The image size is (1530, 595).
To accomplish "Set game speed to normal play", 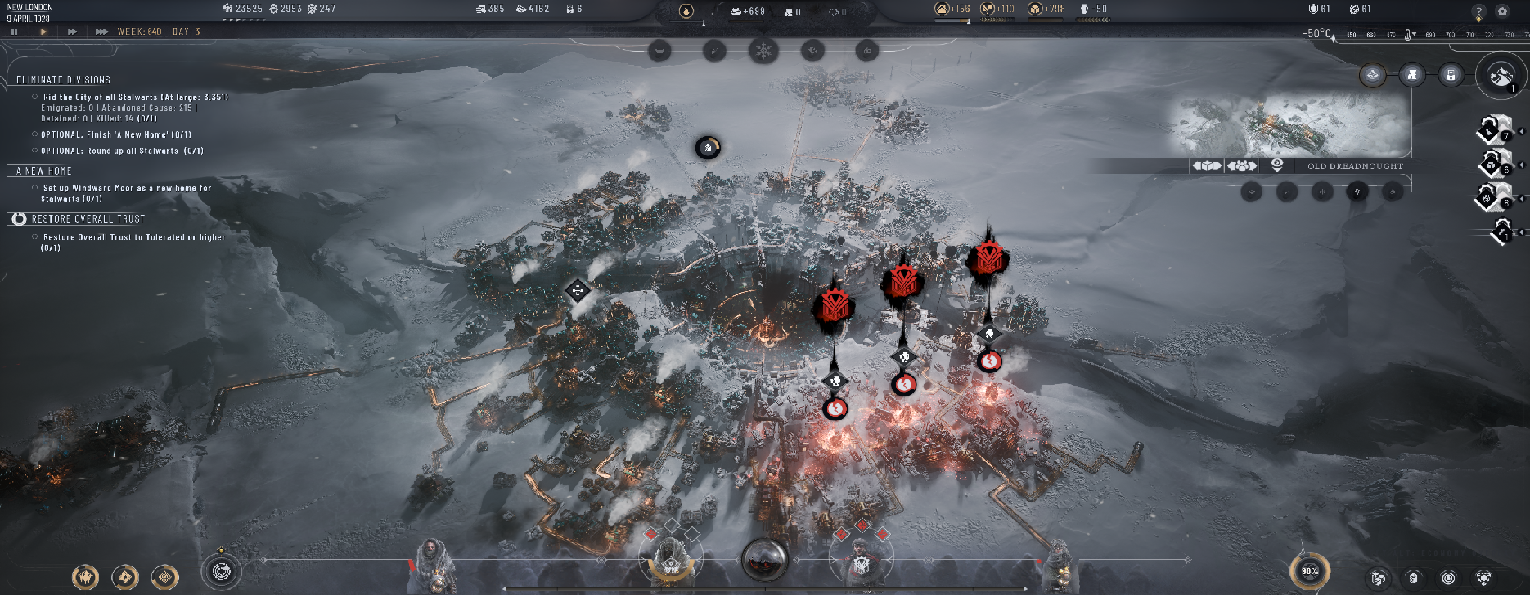I will point(43,32).
